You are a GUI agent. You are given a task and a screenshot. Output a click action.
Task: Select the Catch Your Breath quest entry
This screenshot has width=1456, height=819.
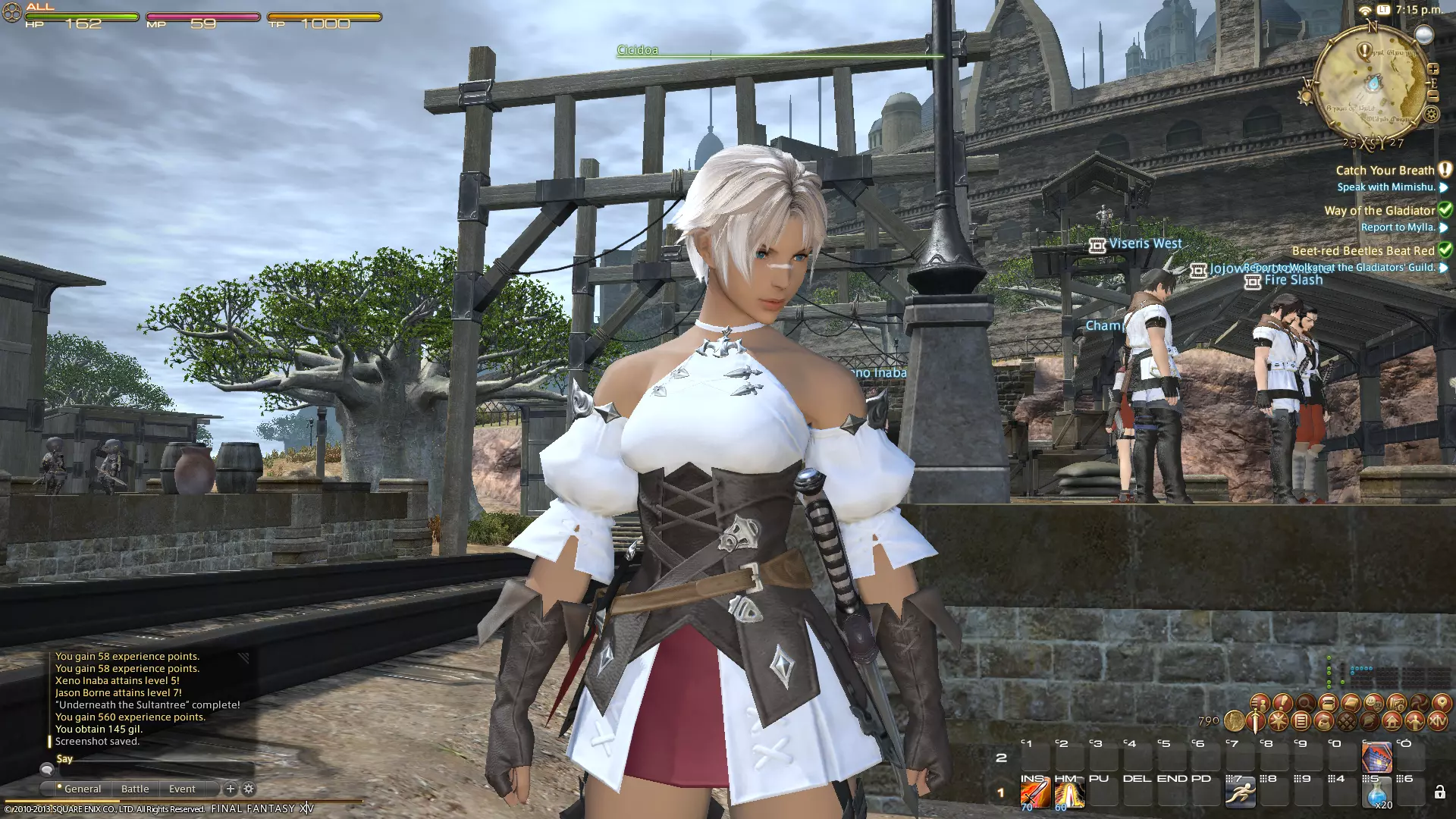pyautogui.click(x=1385, y=171)
